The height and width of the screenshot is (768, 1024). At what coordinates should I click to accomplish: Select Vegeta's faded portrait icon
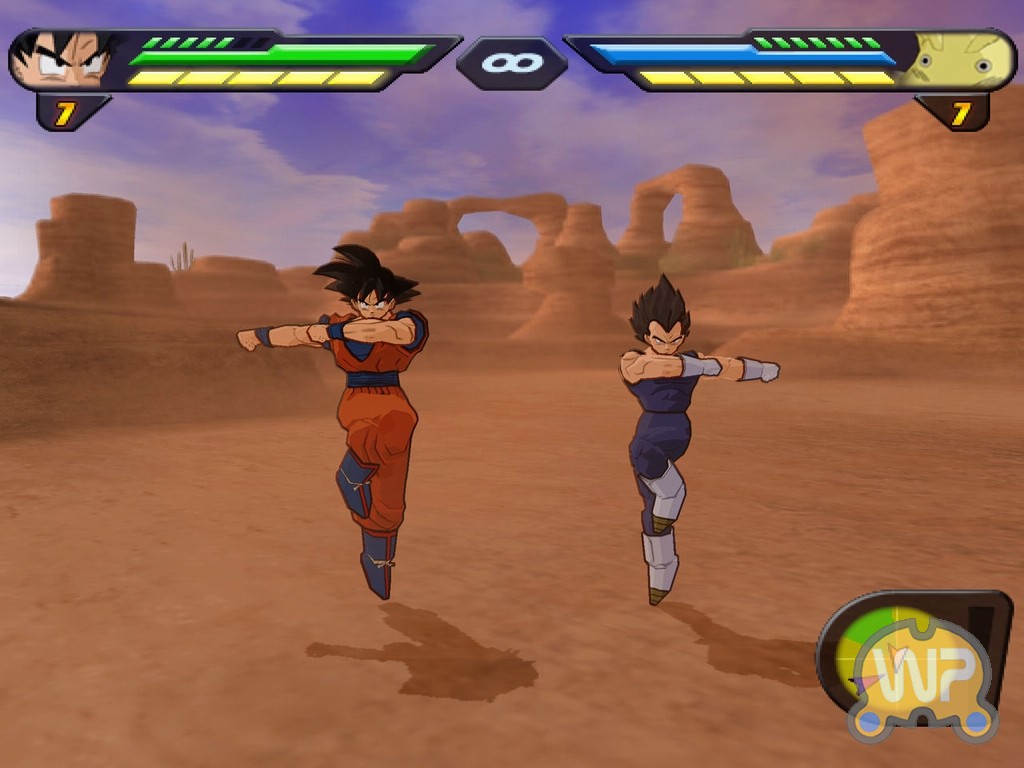[x=960, y=59]
